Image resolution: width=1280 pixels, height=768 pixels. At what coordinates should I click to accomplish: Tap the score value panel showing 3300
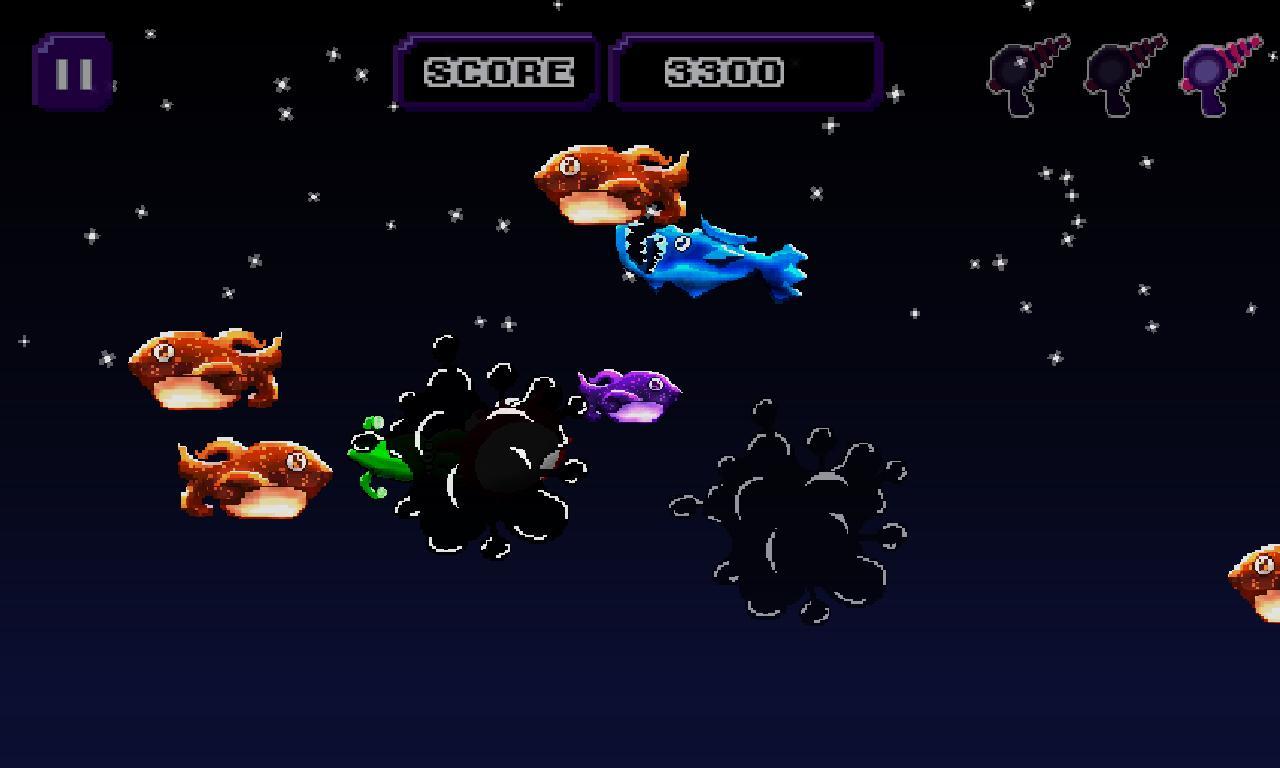point(746,71)
